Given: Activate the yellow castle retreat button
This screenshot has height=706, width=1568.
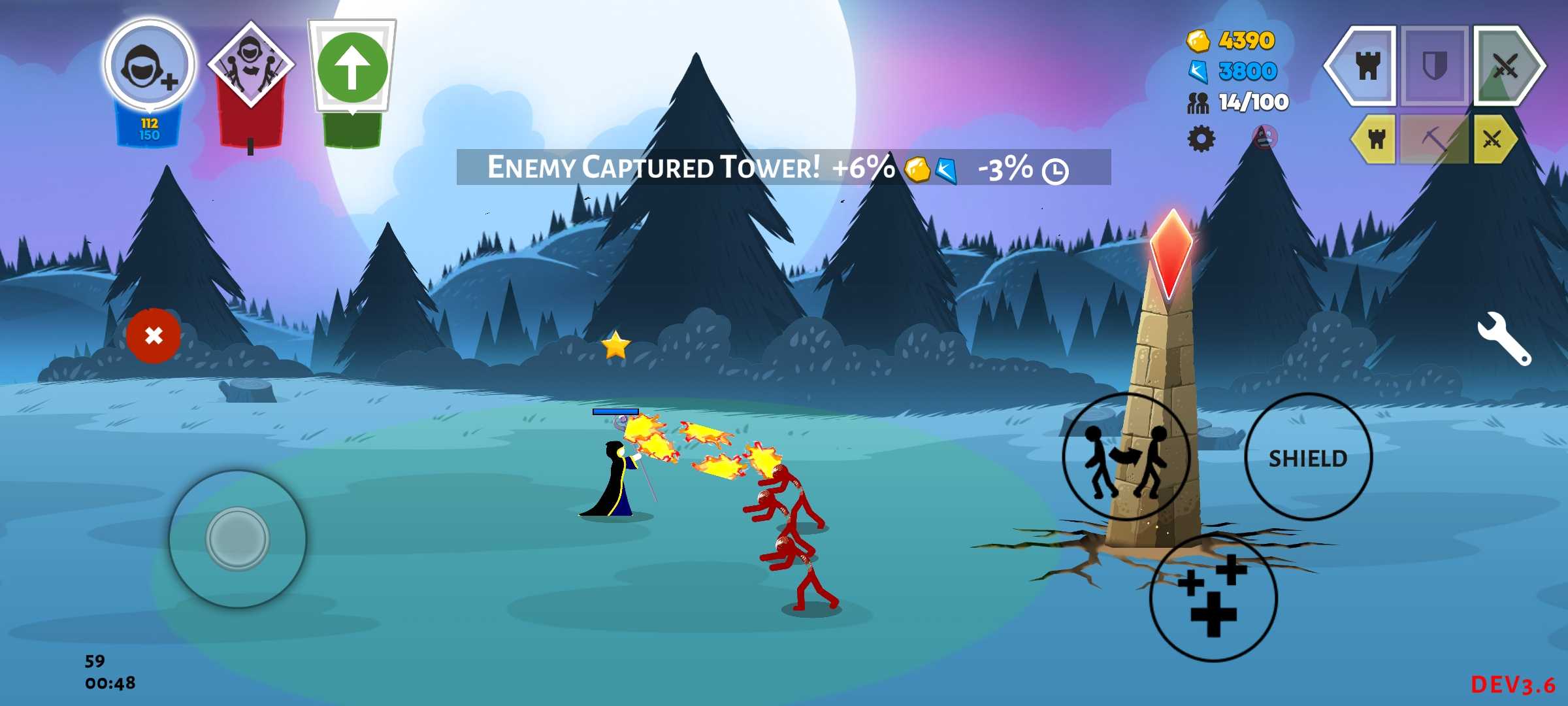Looking at the screenshot, I should pos(1375,139).
